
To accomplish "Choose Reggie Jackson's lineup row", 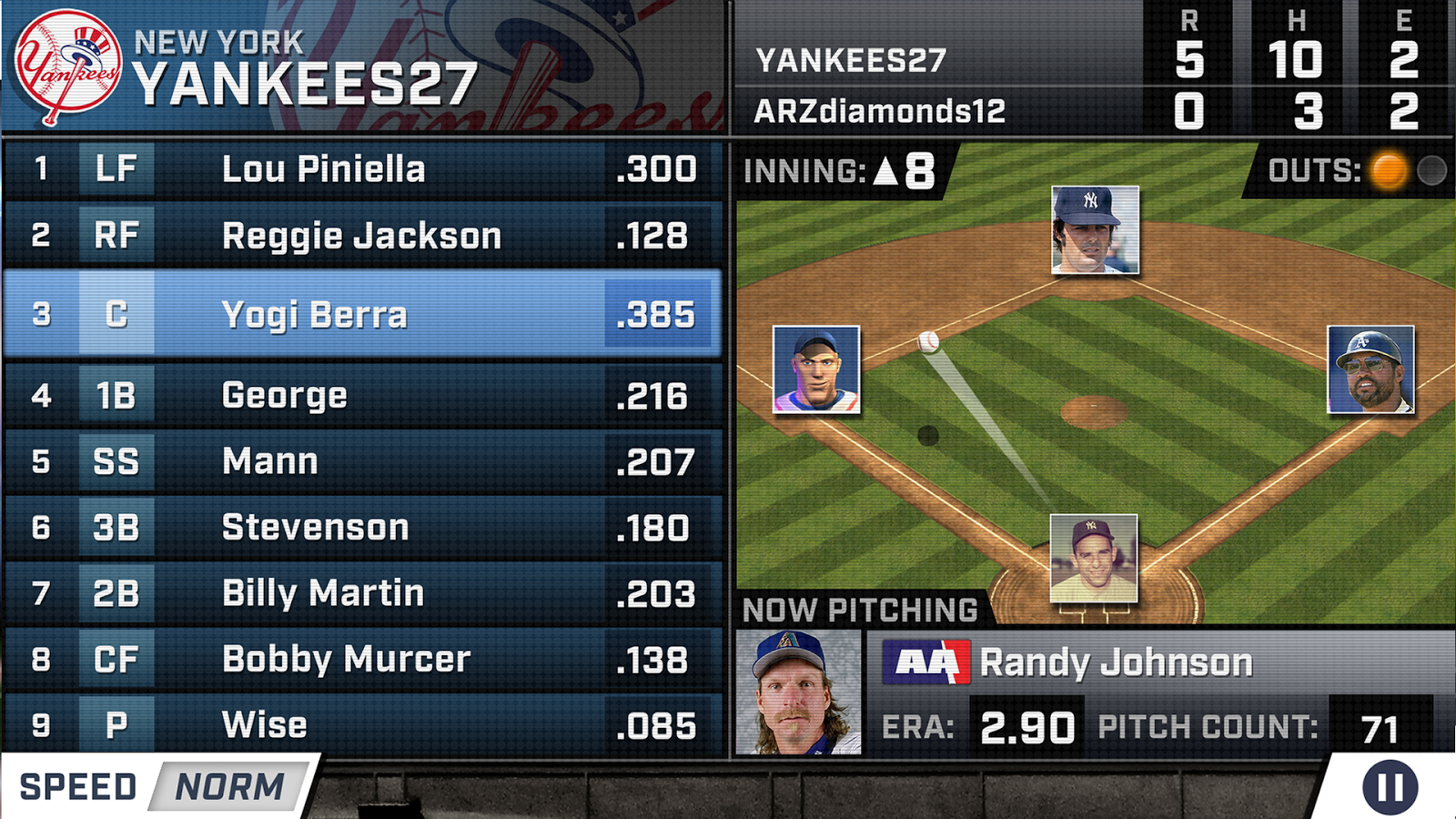I will pos(362,236).
